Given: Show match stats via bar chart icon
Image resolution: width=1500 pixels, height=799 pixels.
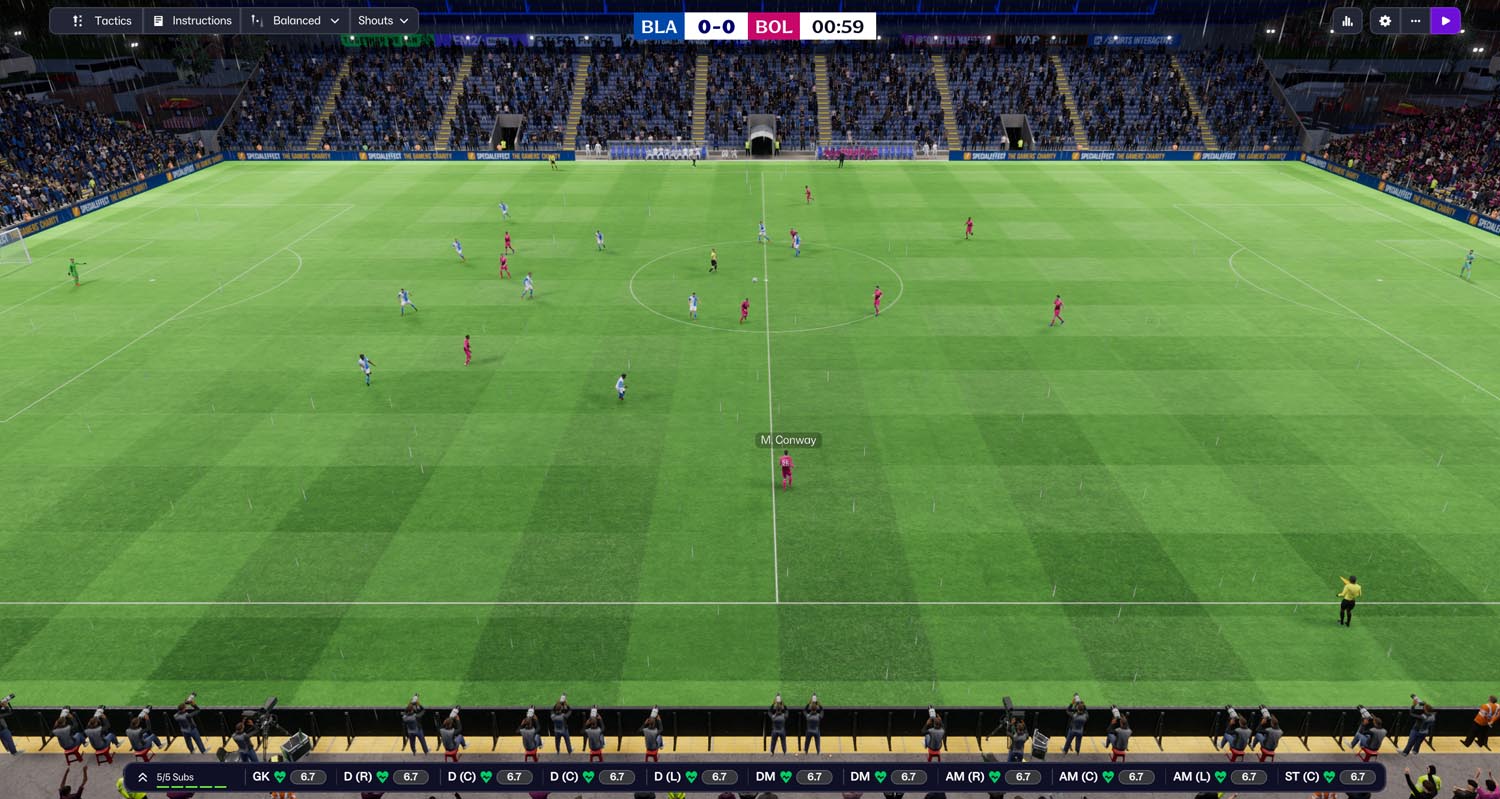Looking at the screenshot, I should [1347, 21].
